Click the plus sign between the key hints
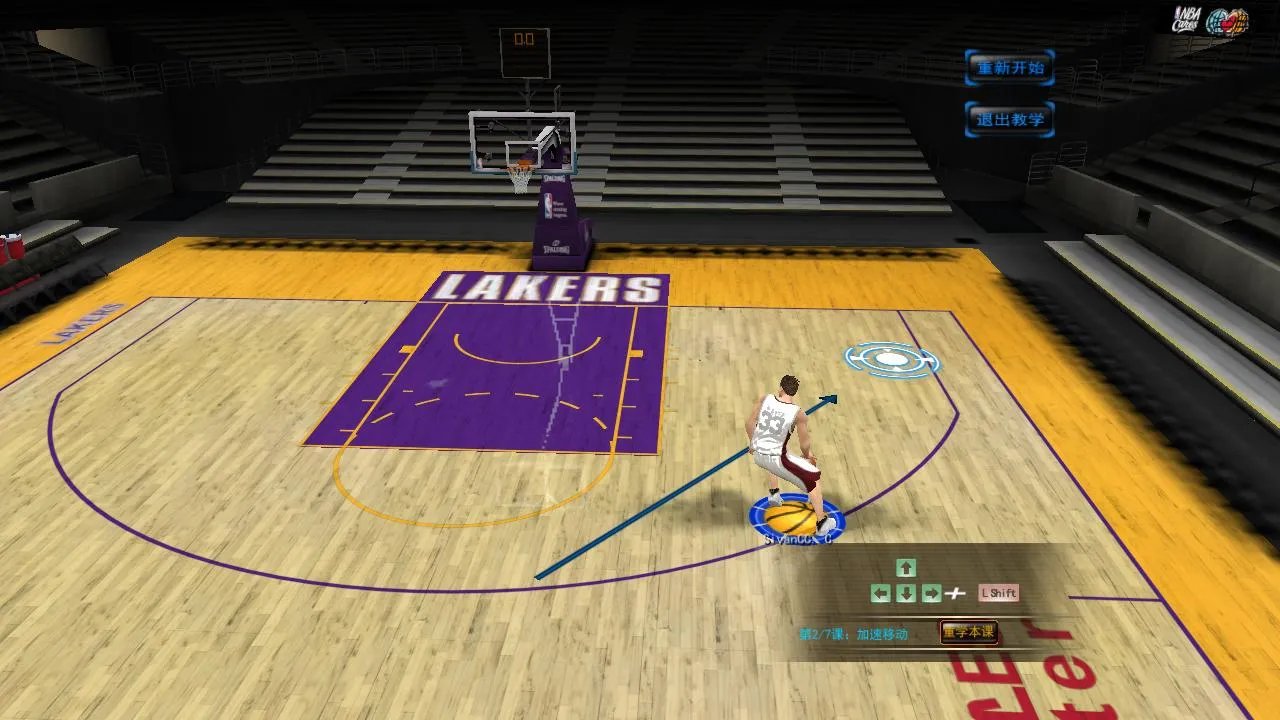The width and height of the screenshot is (1280, 720). click(x=957, y=592)
